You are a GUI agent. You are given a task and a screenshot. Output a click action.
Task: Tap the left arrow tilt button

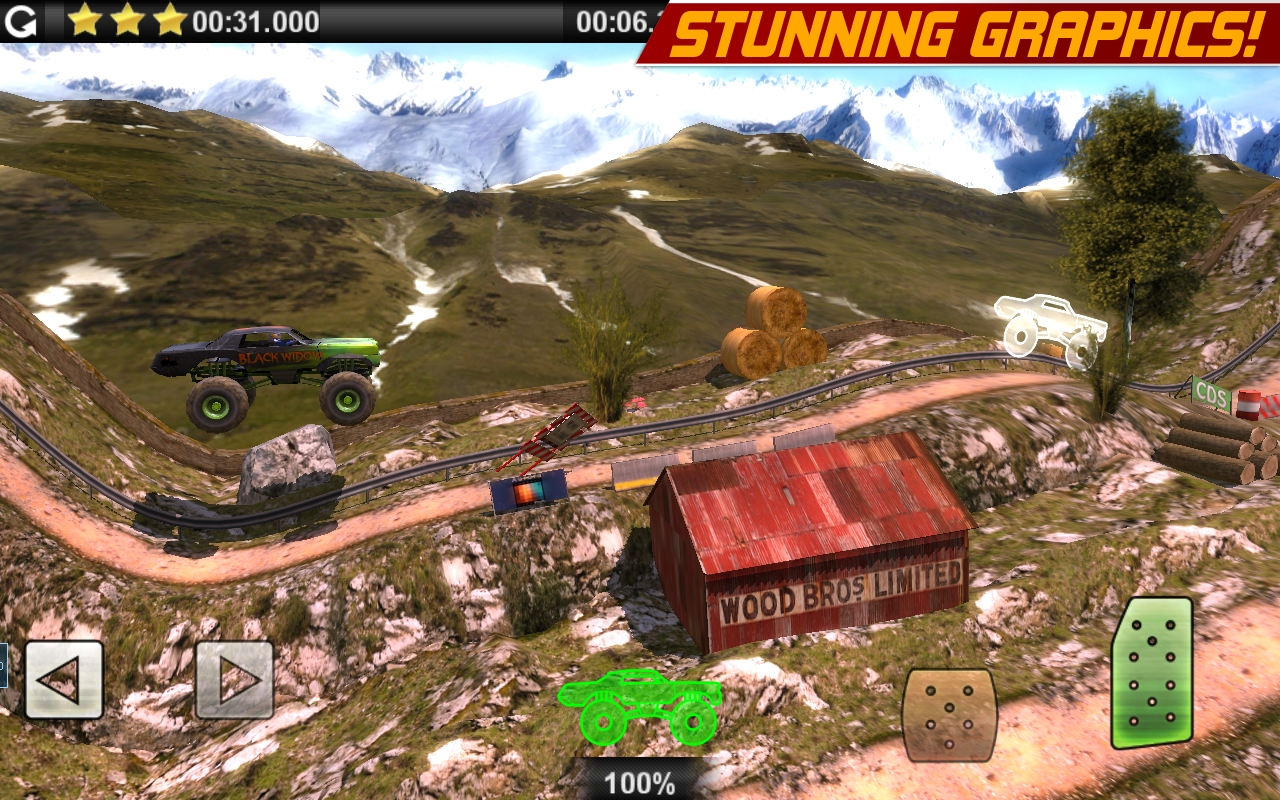pos(64,680)
